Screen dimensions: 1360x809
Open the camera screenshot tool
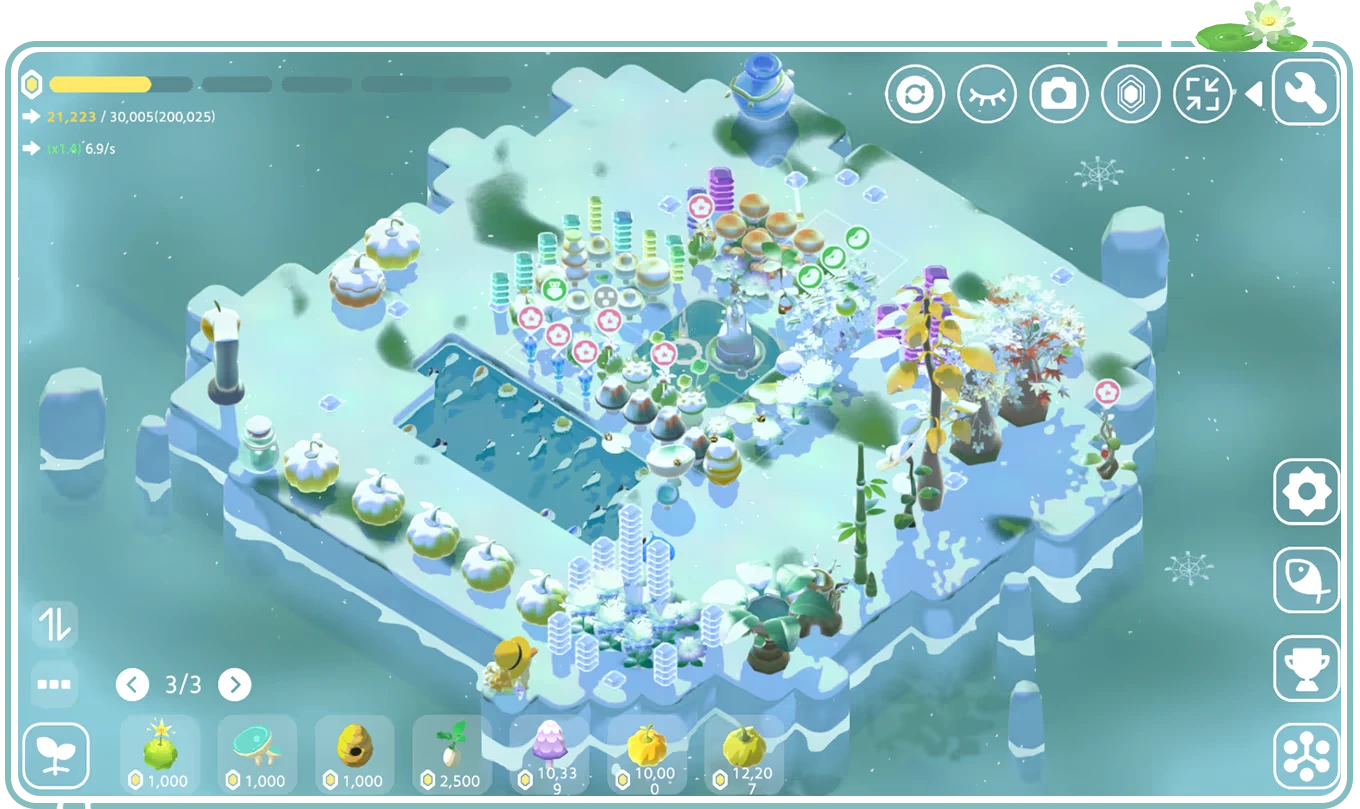1061,92
